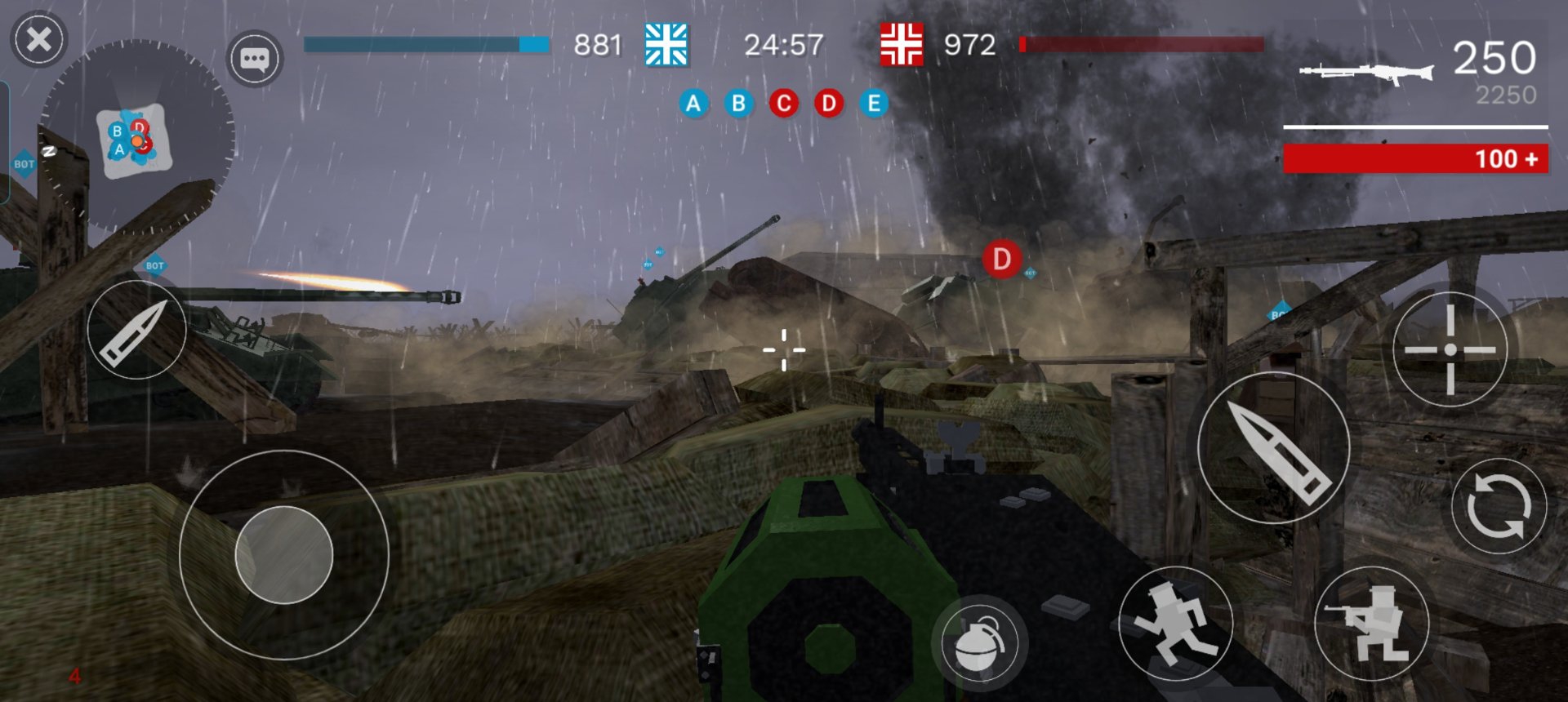Open the circular minimap
Image resolution: width=1568 pixels, height=702 pixels.
tap(136, 137)
